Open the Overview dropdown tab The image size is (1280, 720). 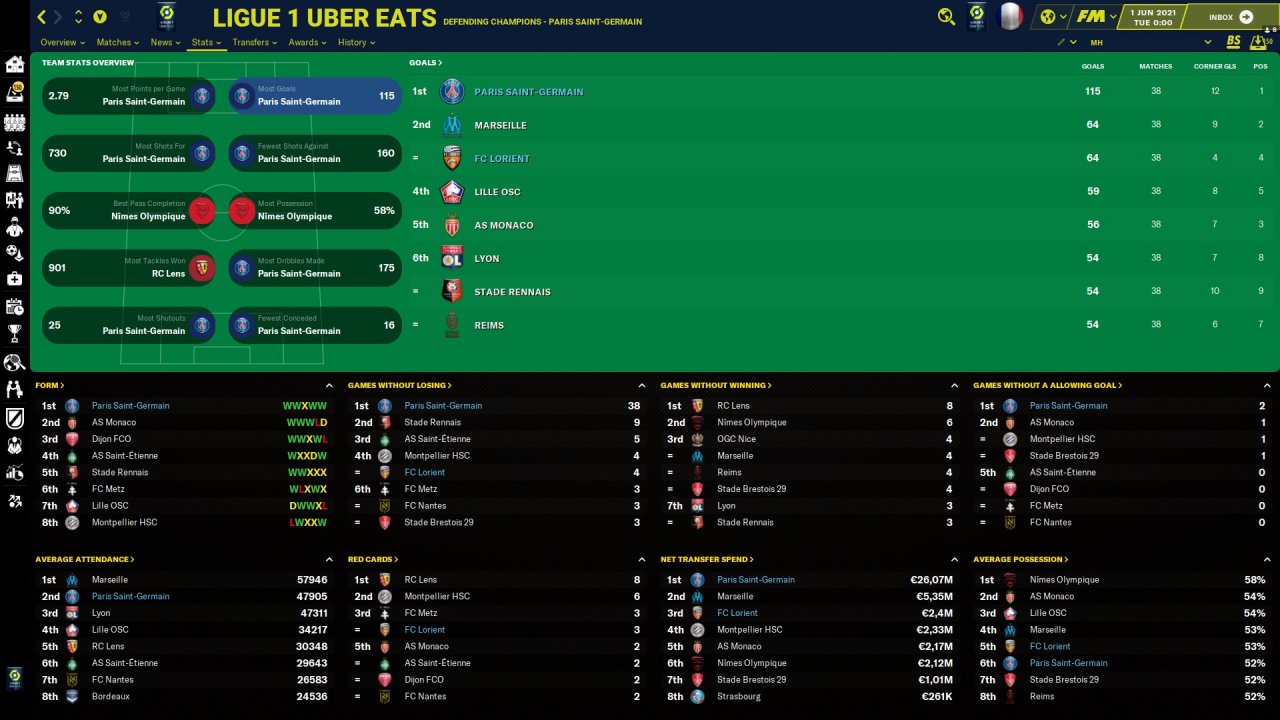(62, 43)
